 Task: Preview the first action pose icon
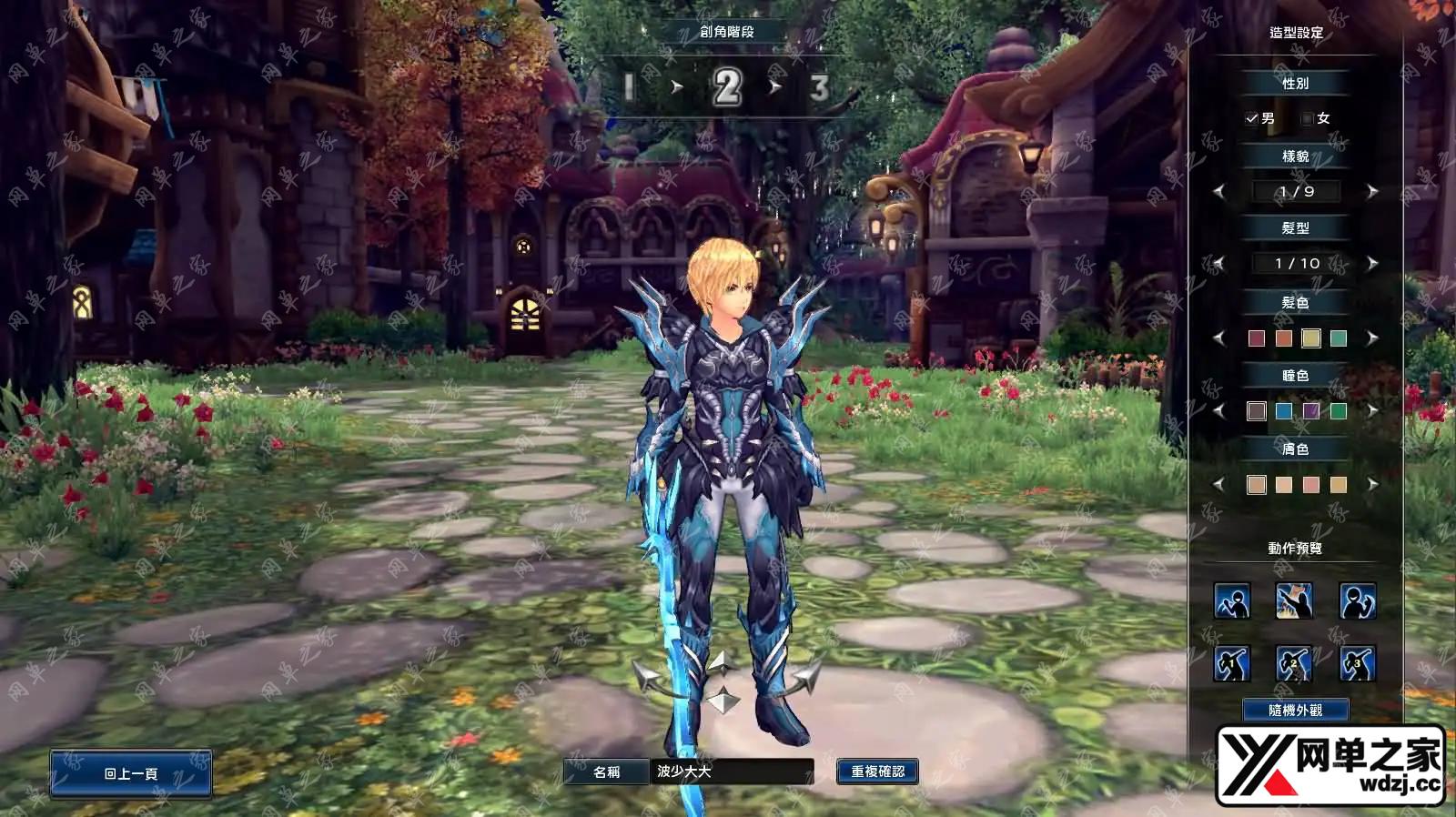click(1232, 601)
